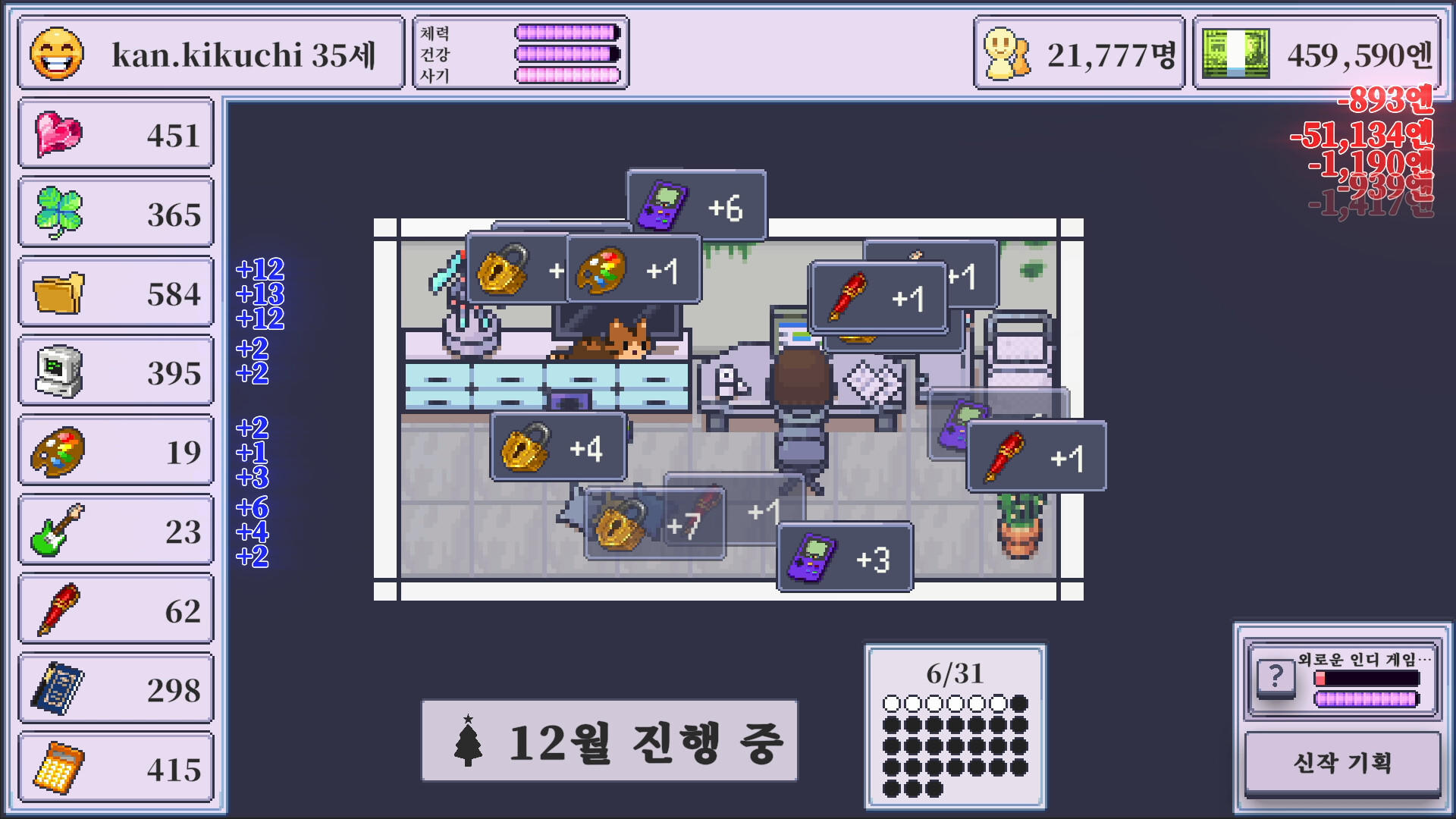Viewport: 1456px width, 819px height.
Task: Open the 6/31 calendar panel
Action: [x=955, y=724]
